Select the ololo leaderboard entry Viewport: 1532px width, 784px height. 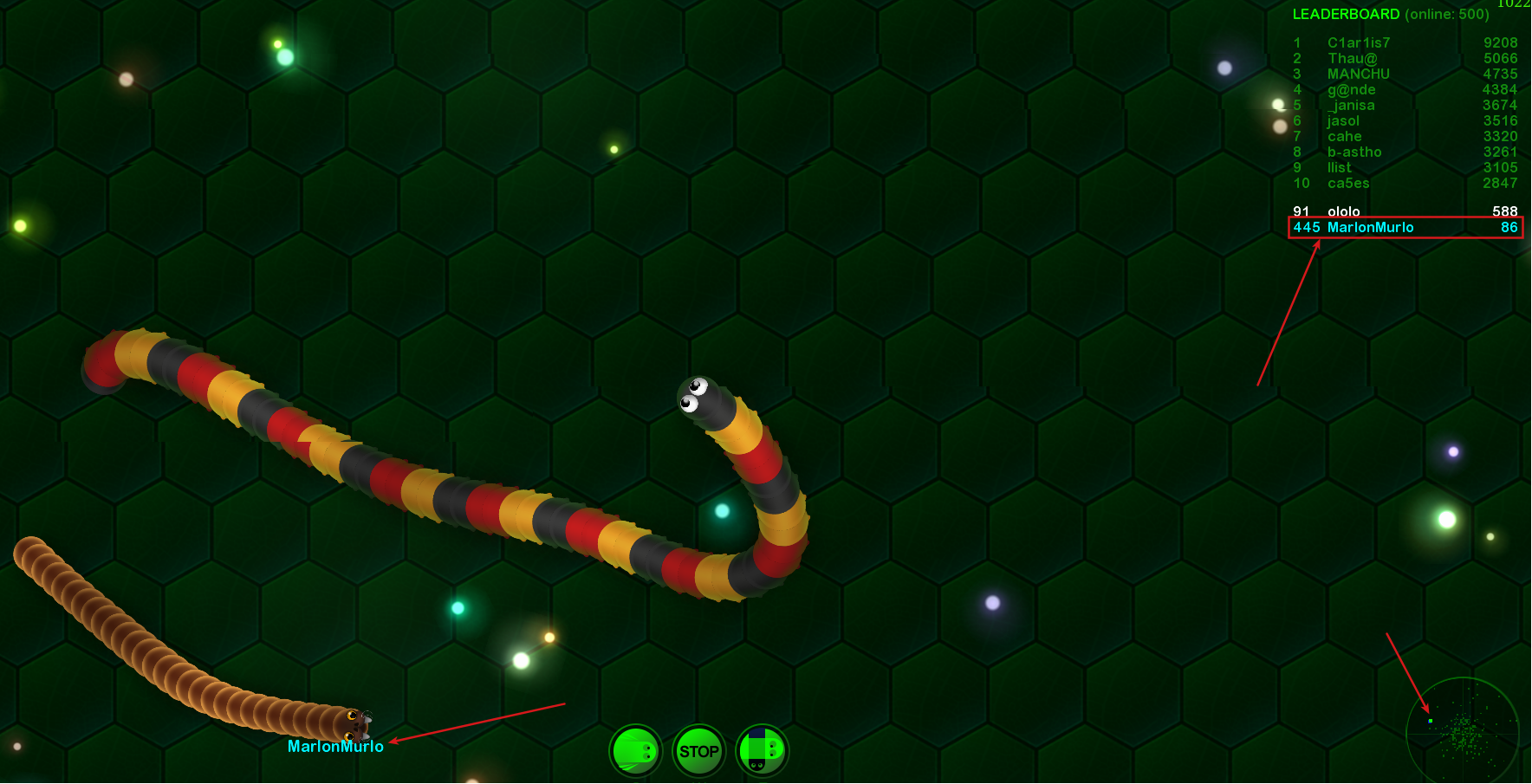[x=1405, y=211]
